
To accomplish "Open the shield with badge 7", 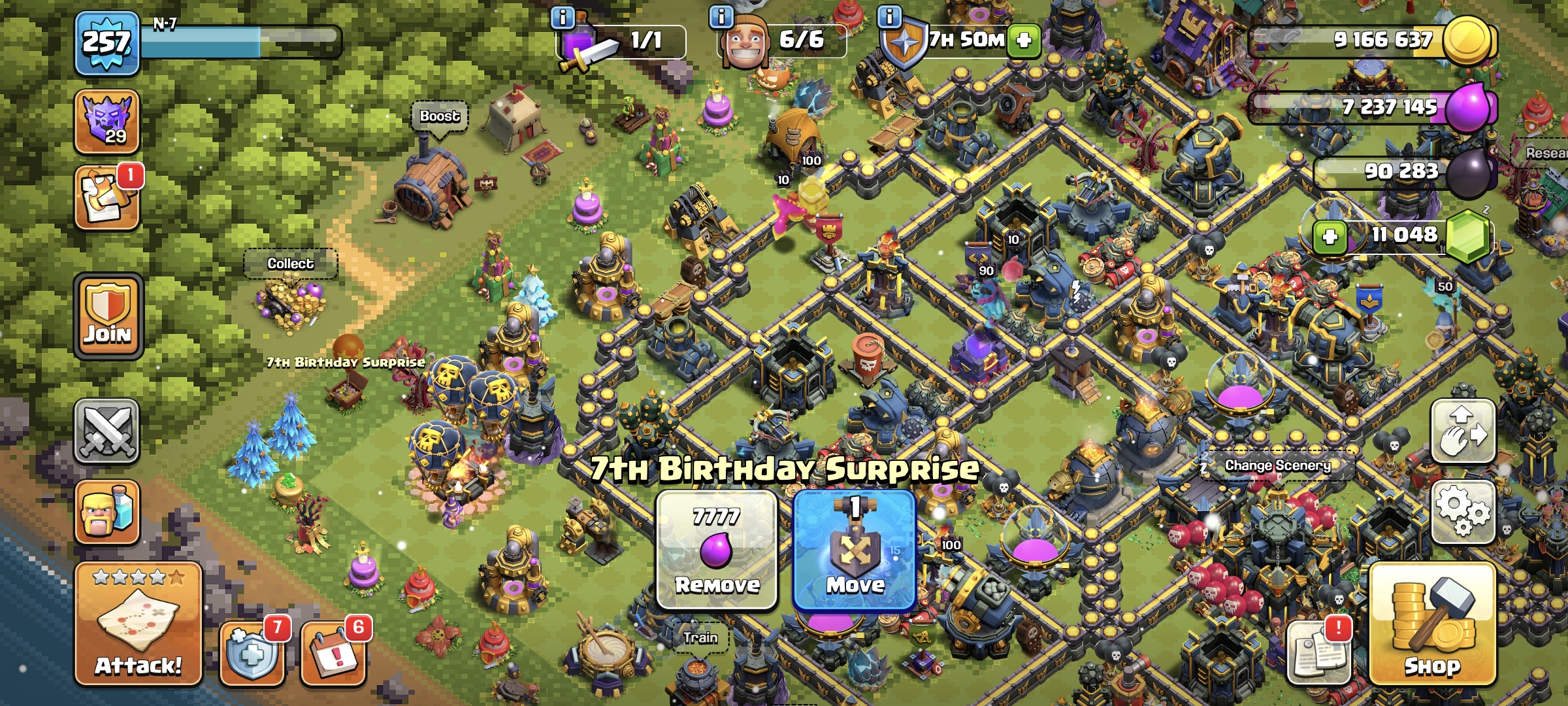I will pos(252,652).
